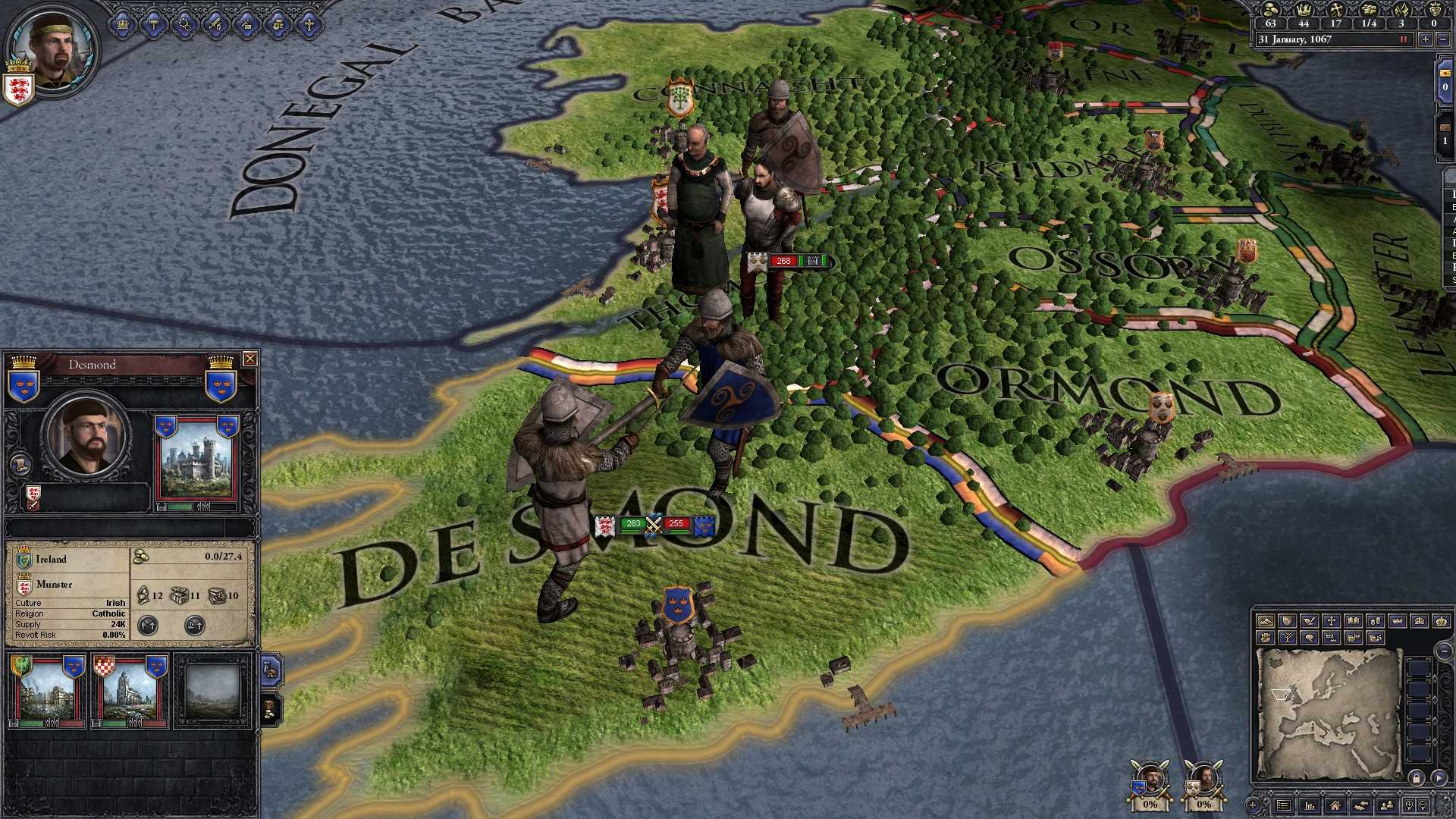
Task: Increase game speed with the plus stepper
Action: click(x=1426, y=39)
